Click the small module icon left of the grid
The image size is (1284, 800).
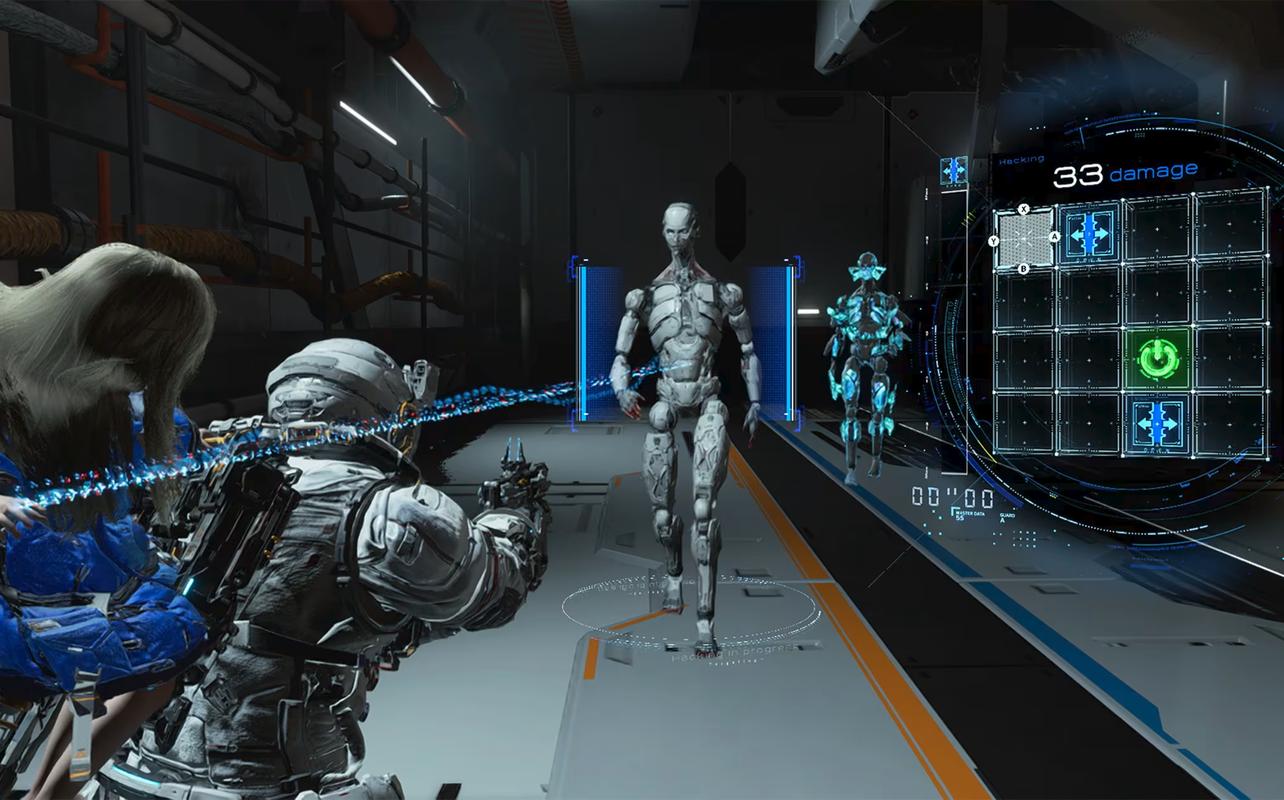point(953,170)
